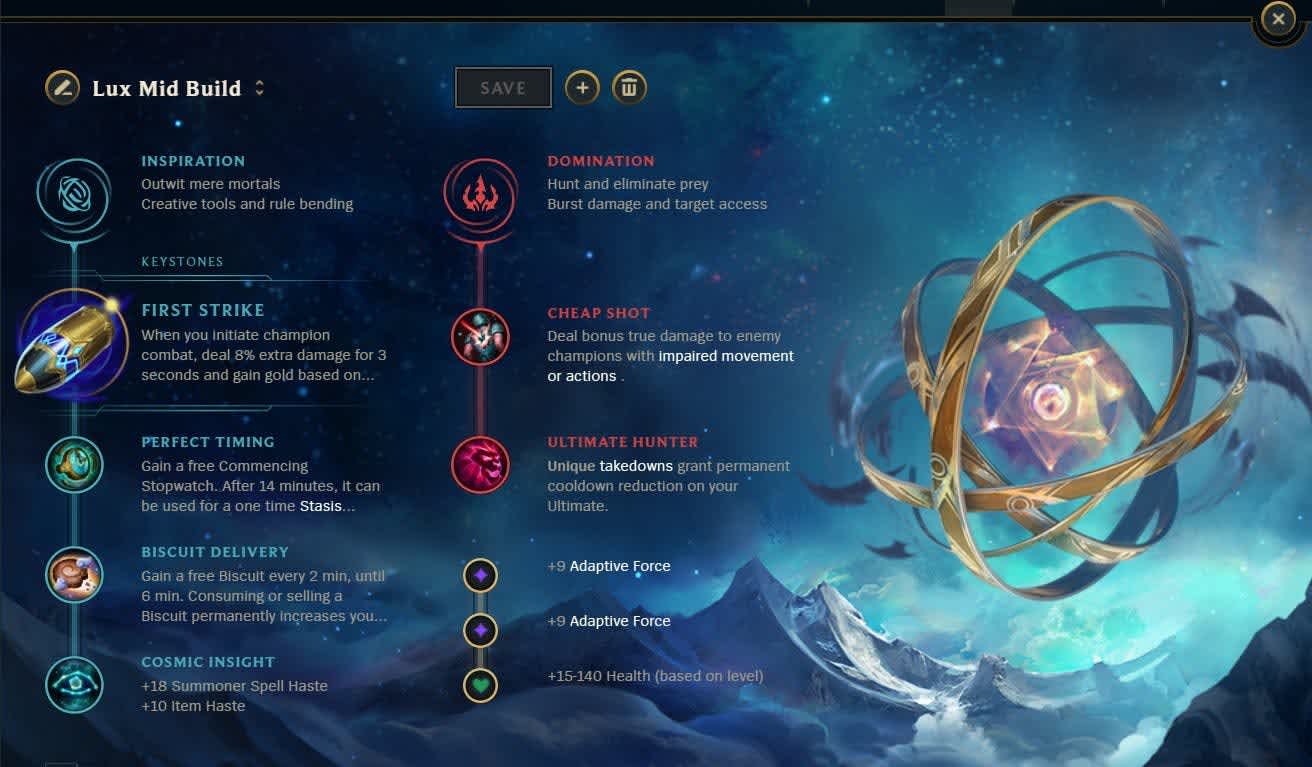Select the Ultimate Hunter rune
Viewport: 1312px width, 767px height.
[x=480, y=465]
